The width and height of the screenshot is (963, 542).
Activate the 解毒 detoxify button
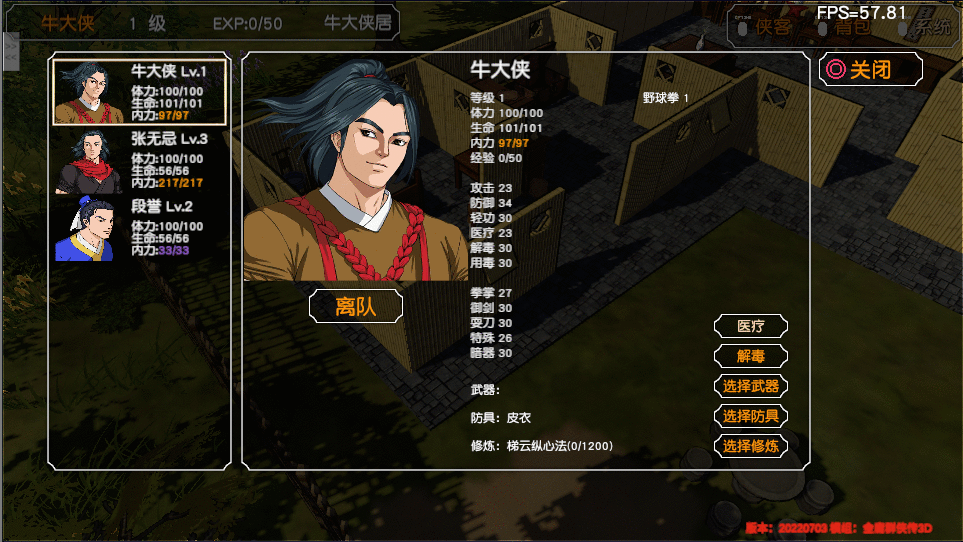click(x=750, y=356)
